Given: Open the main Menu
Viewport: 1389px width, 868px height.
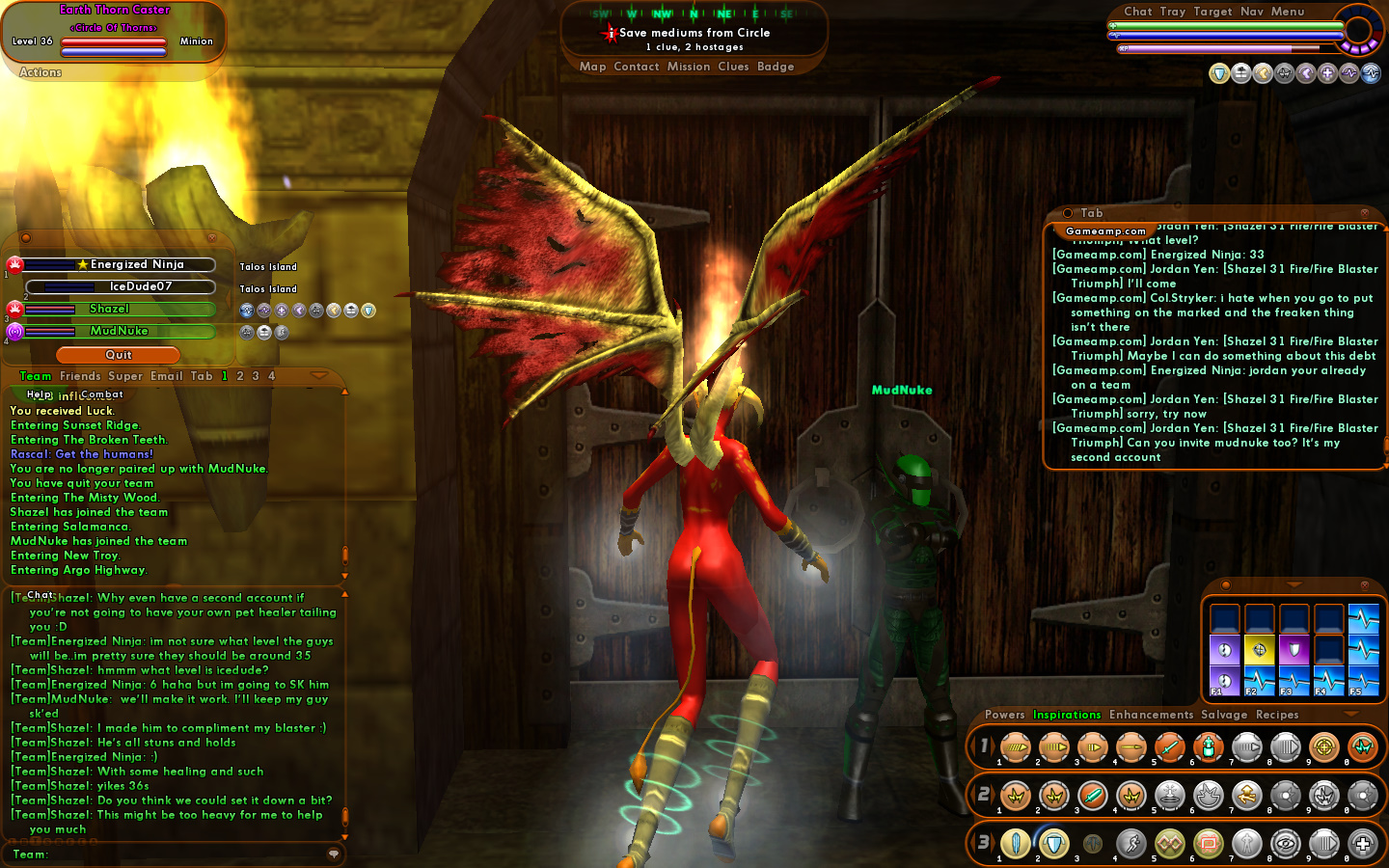Looking at the screenshot, I should coord(1287,12).
